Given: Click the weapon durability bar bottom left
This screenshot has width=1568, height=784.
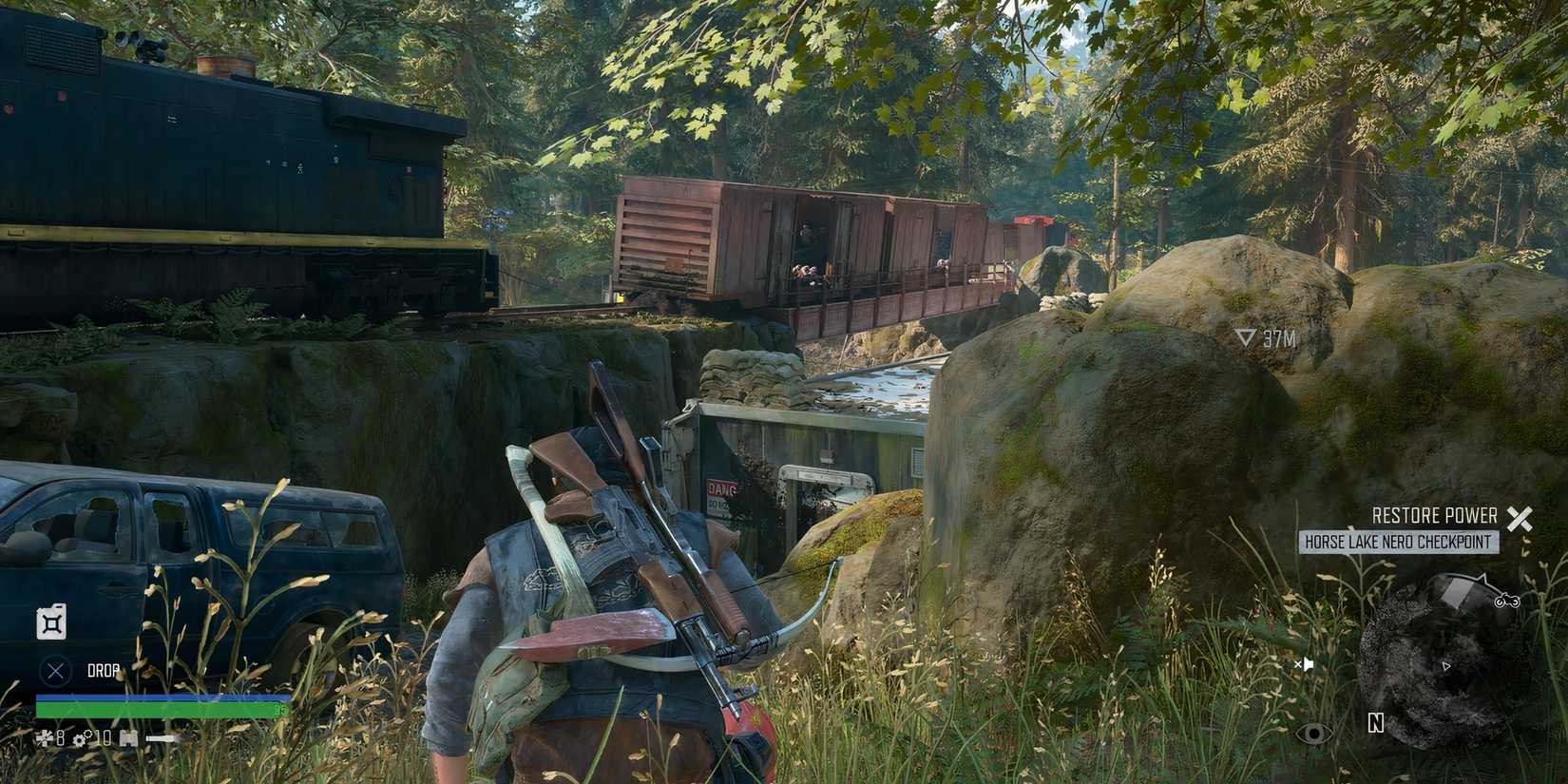Looking at the screenshot, I should (160, 738).
